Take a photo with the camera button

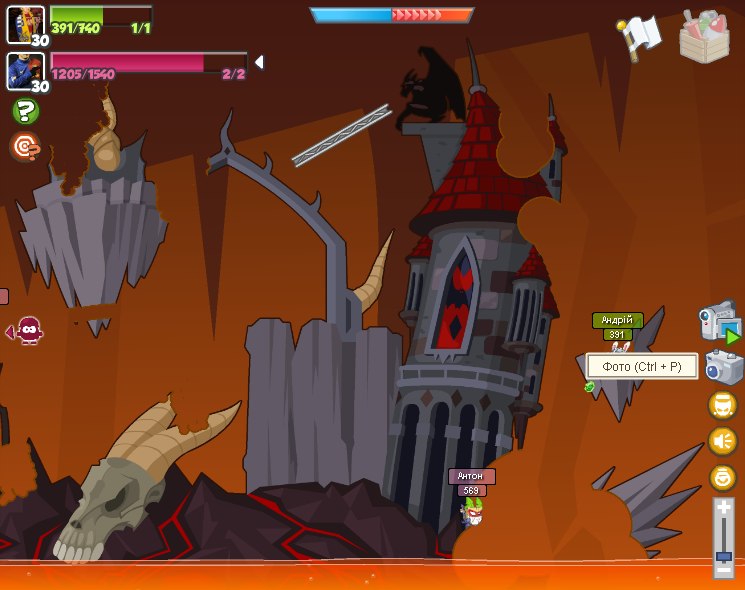click(x=723, y=367)
